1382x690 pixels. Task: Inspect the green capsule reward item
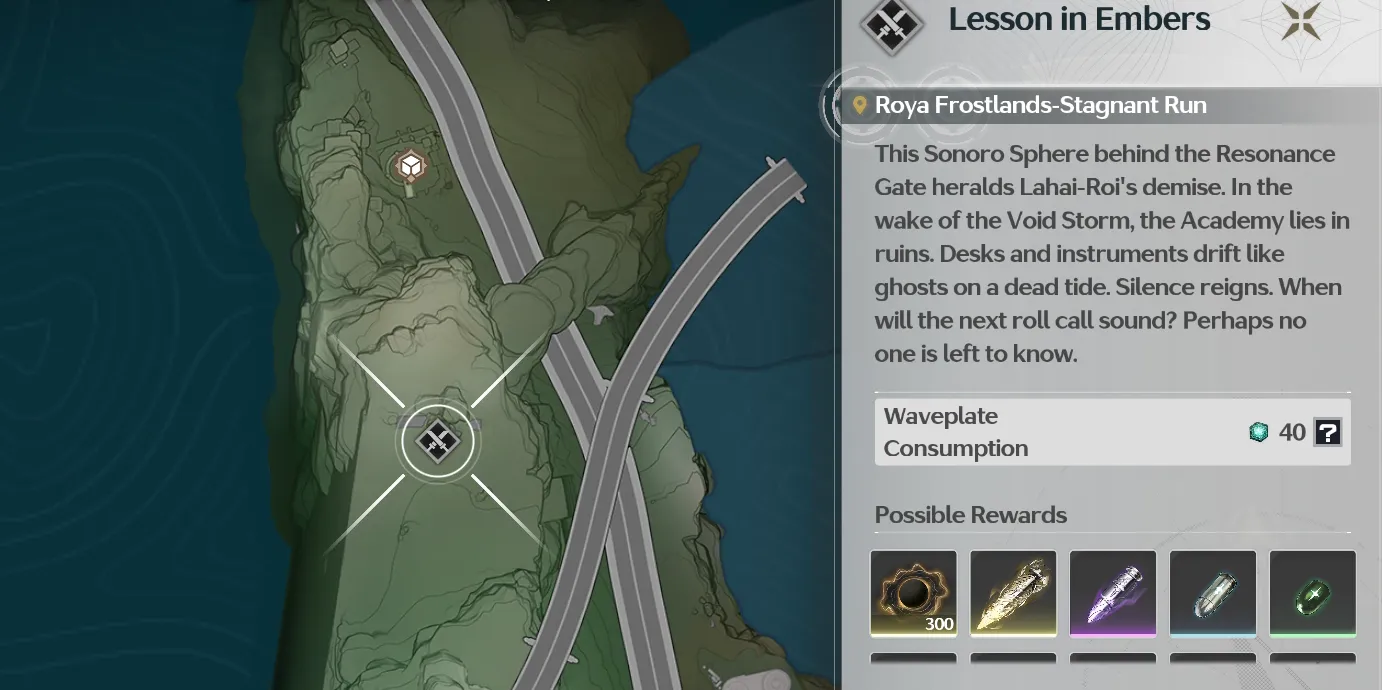[x=1313, y=593]
